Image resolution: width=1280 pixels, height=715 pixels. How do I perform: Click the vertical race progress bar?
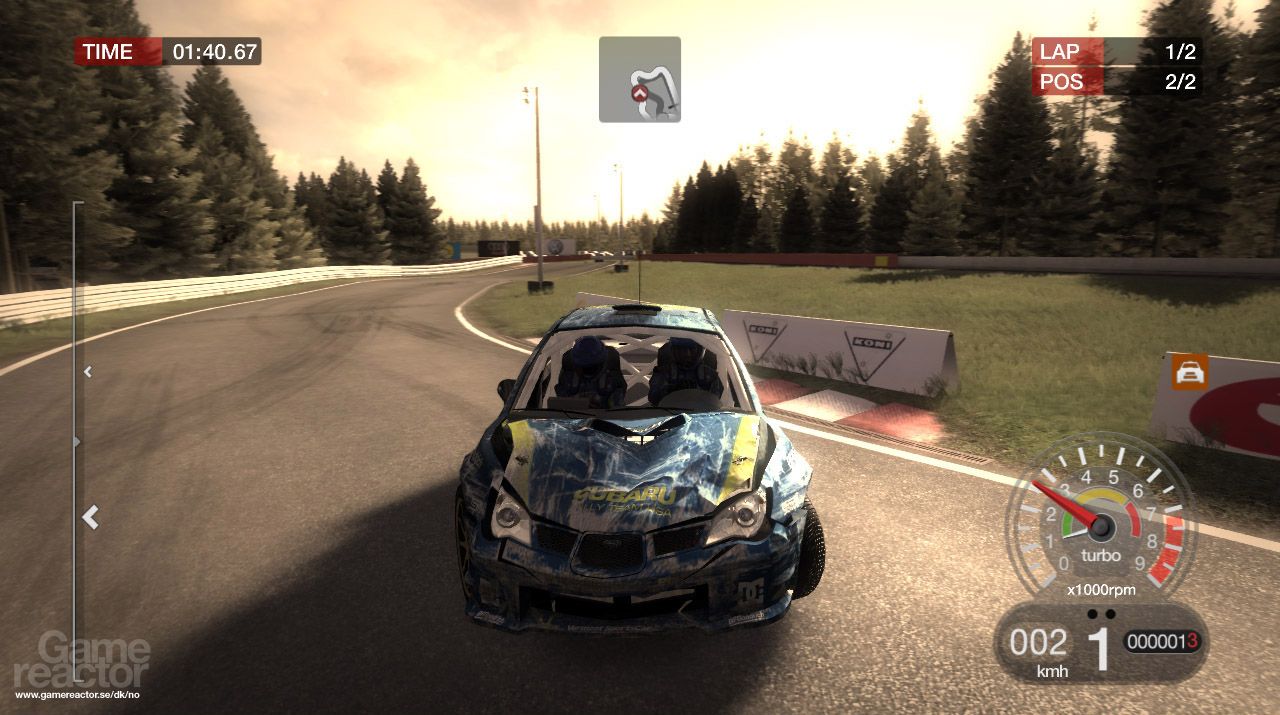click(76, 430)
